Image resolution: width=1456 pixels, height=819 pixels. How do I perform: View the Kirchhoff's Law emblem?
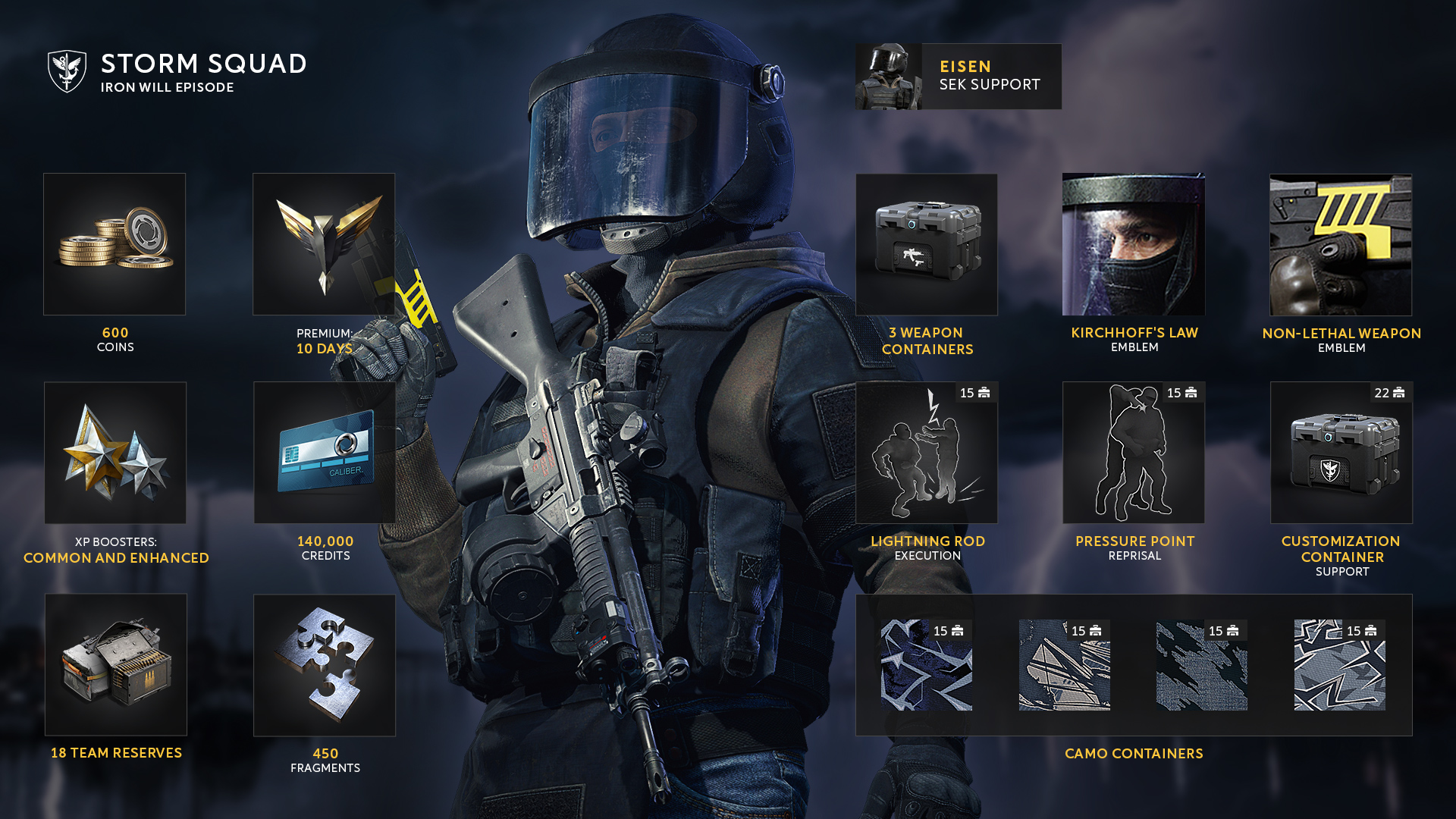[x=1134, y=244]
